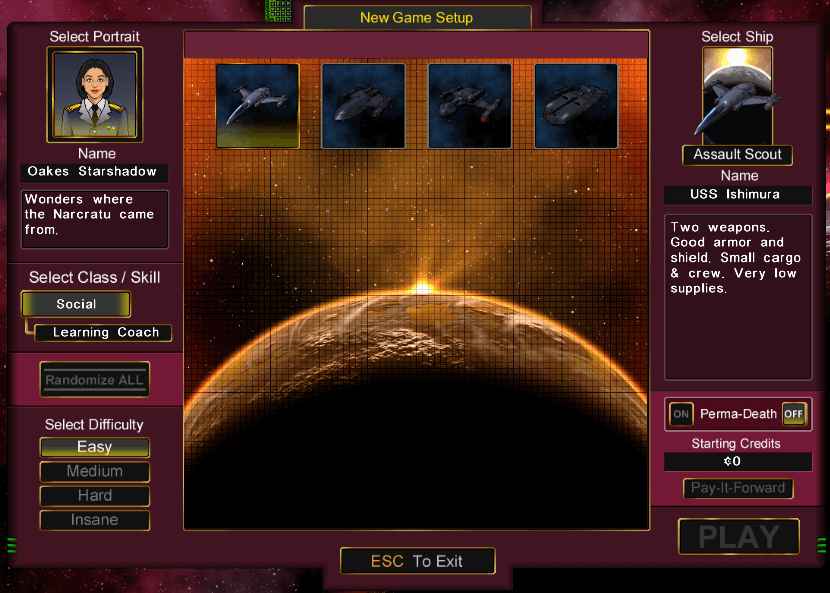Click the selected ship preview image

point(738,95)
